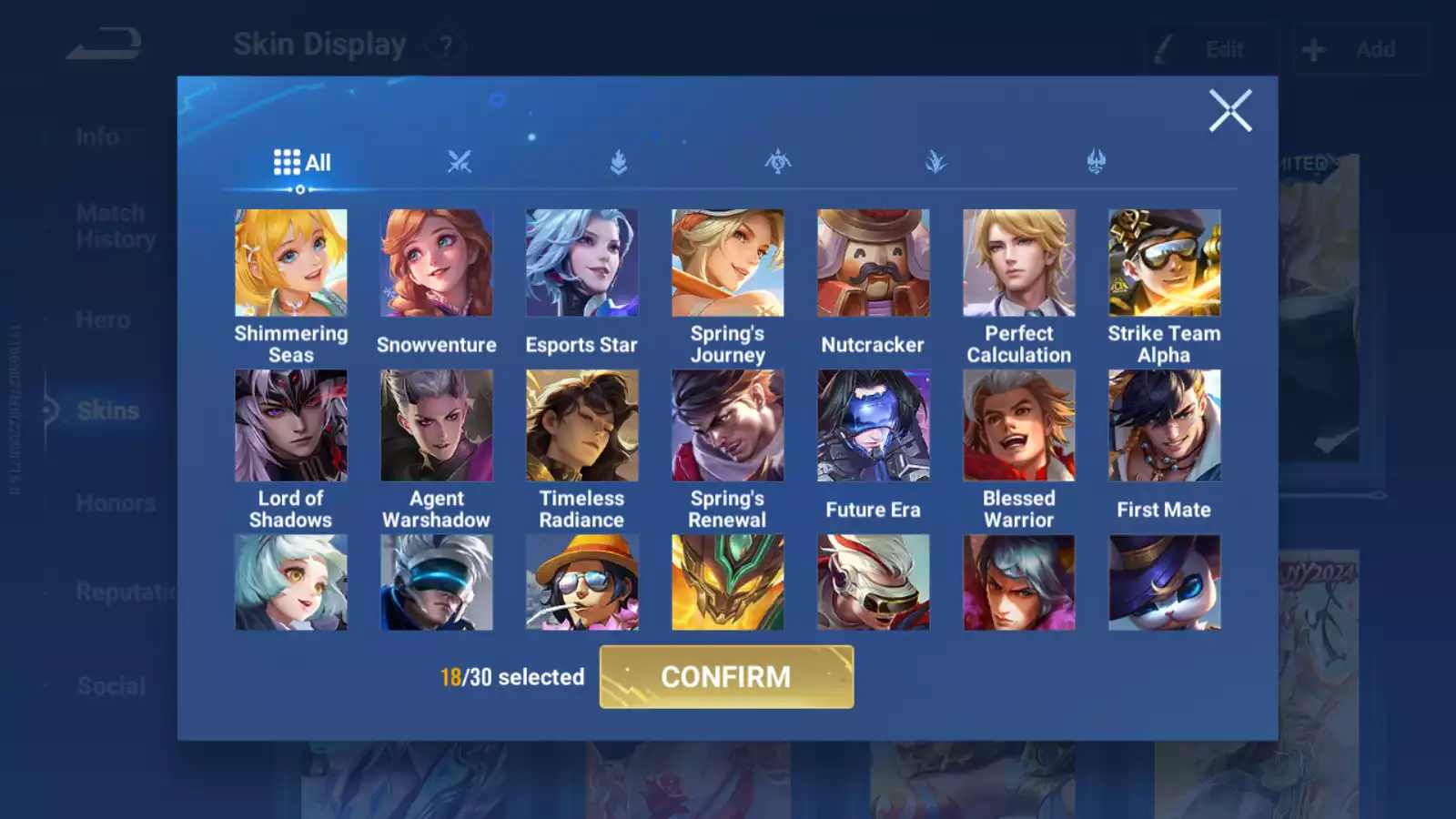1456x819 pixels.
Task: Choose the Agent Warshadow skin
Action: pyautogui.click(x=437, y=425)
